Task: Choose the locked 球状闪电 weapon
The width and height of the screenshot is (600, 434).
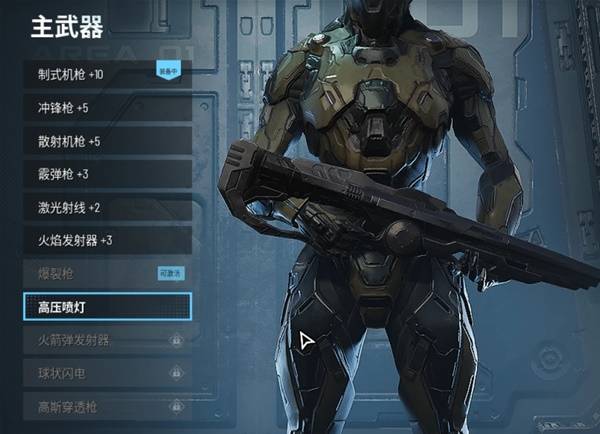Action: (x=105, y=373)
